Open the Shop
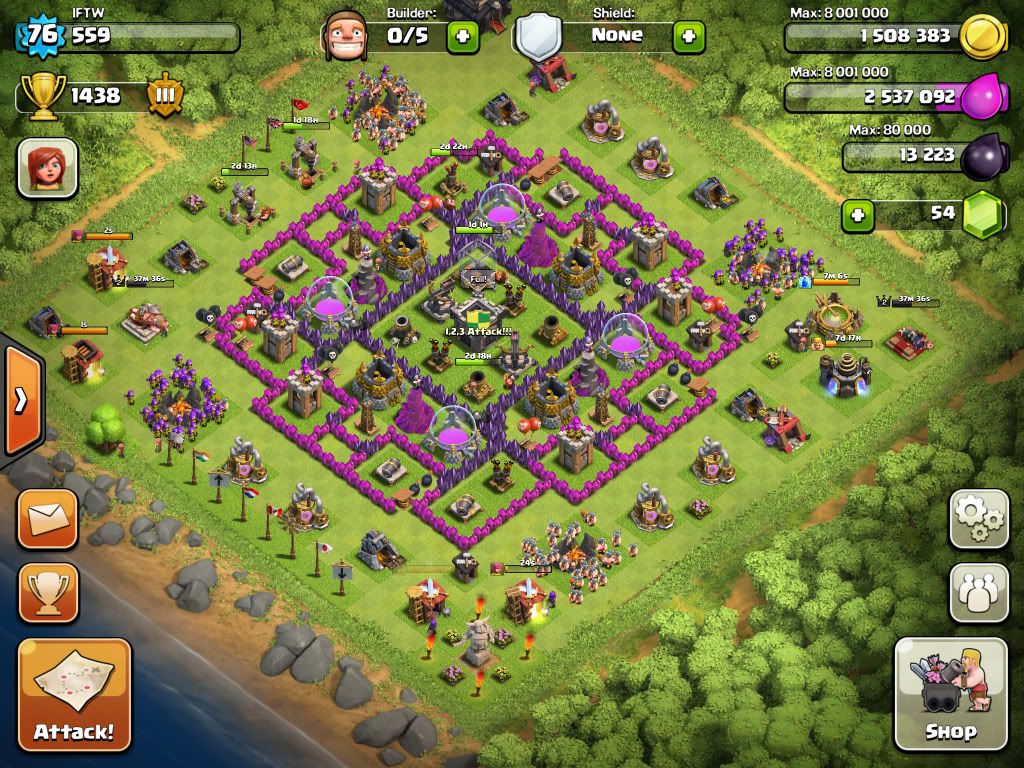The height and width of the screenshot is (768, 1024). (x=950, y=693)
